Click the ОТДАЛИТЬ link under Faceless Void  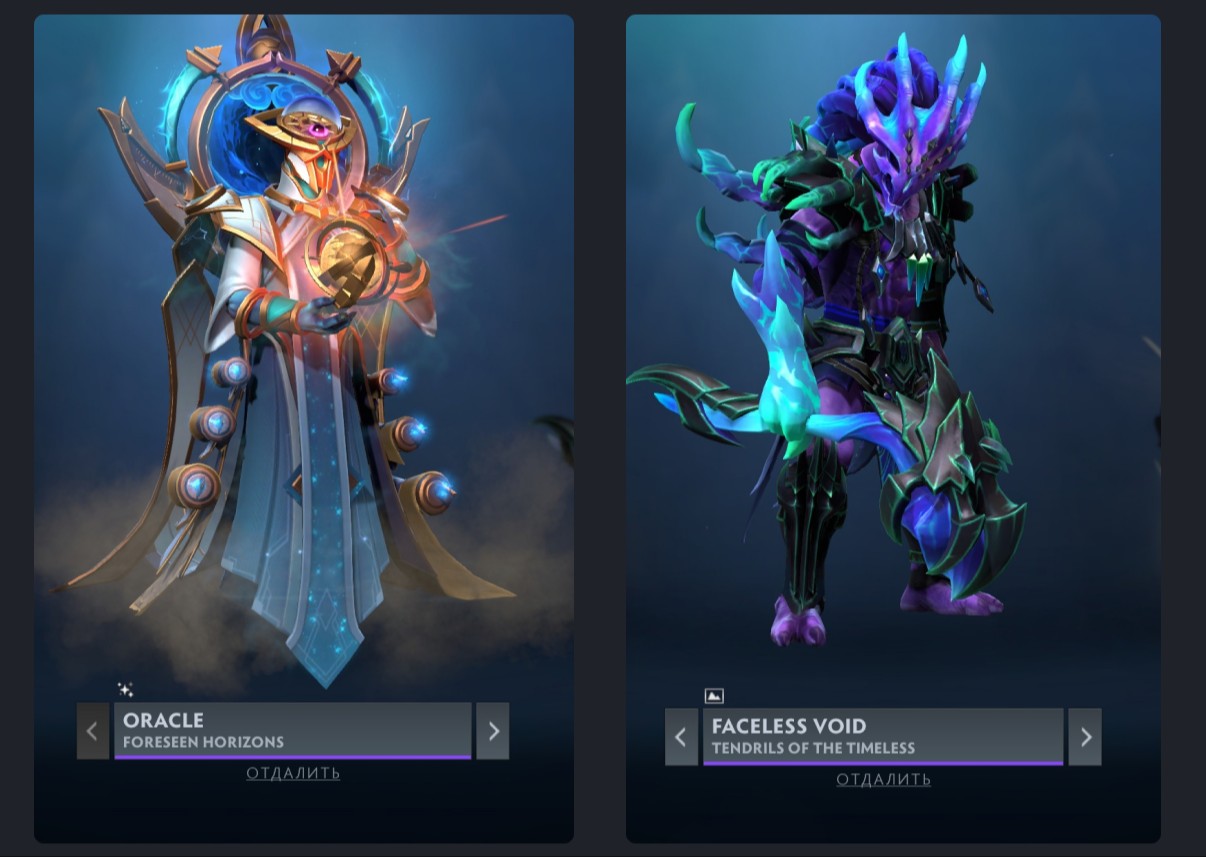coord(883,779)
